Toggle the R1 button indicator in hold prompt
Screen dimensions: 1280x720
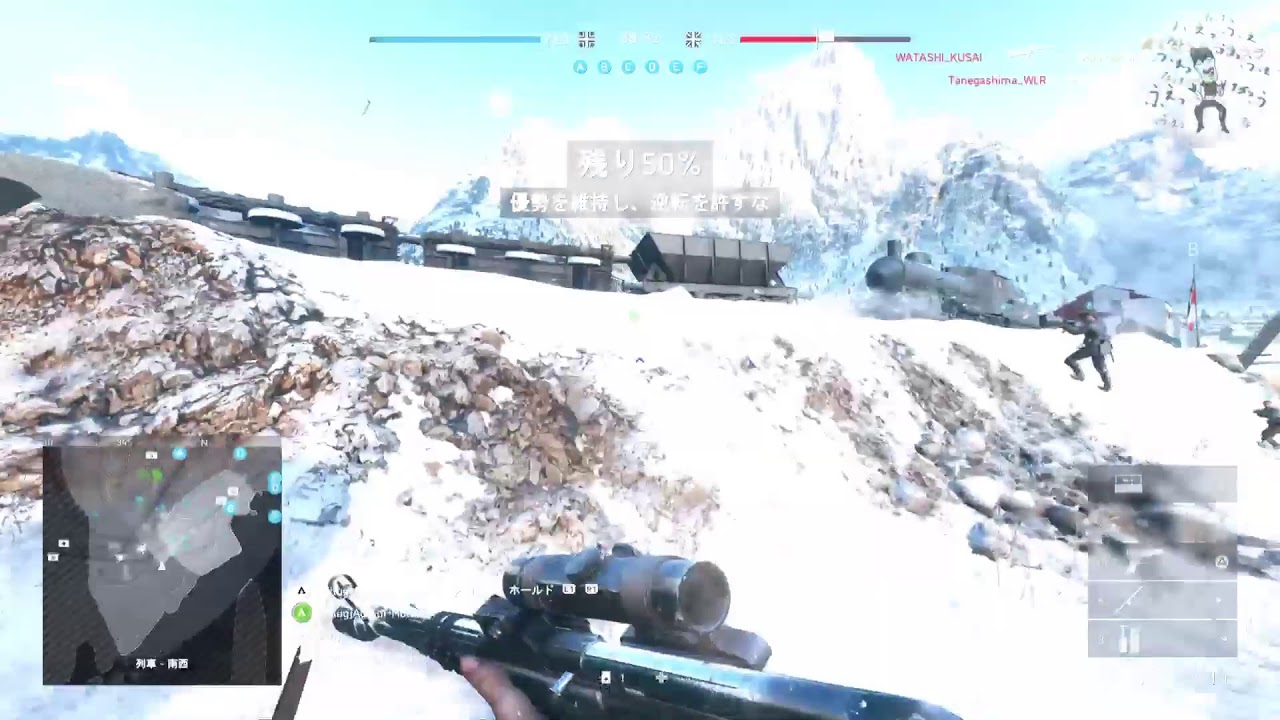(593, 591)
